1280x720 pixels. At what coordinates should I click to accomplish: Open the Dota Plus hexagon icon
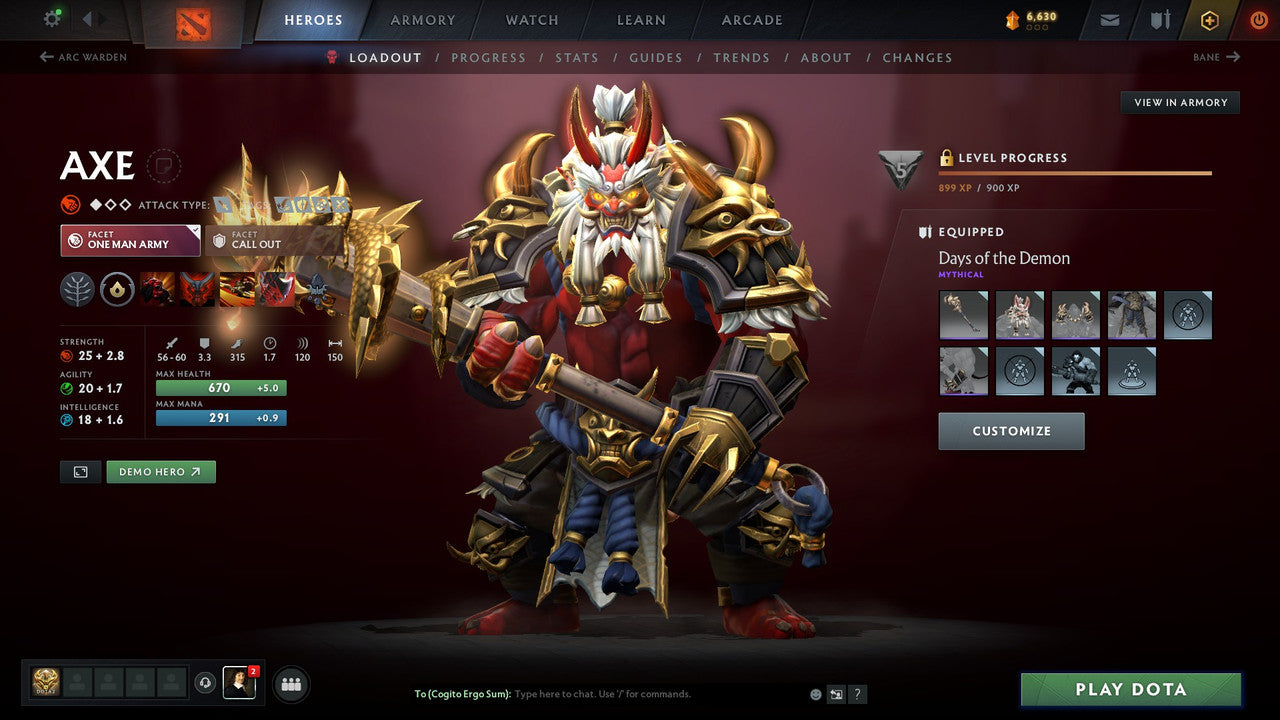pos(1209,19)
